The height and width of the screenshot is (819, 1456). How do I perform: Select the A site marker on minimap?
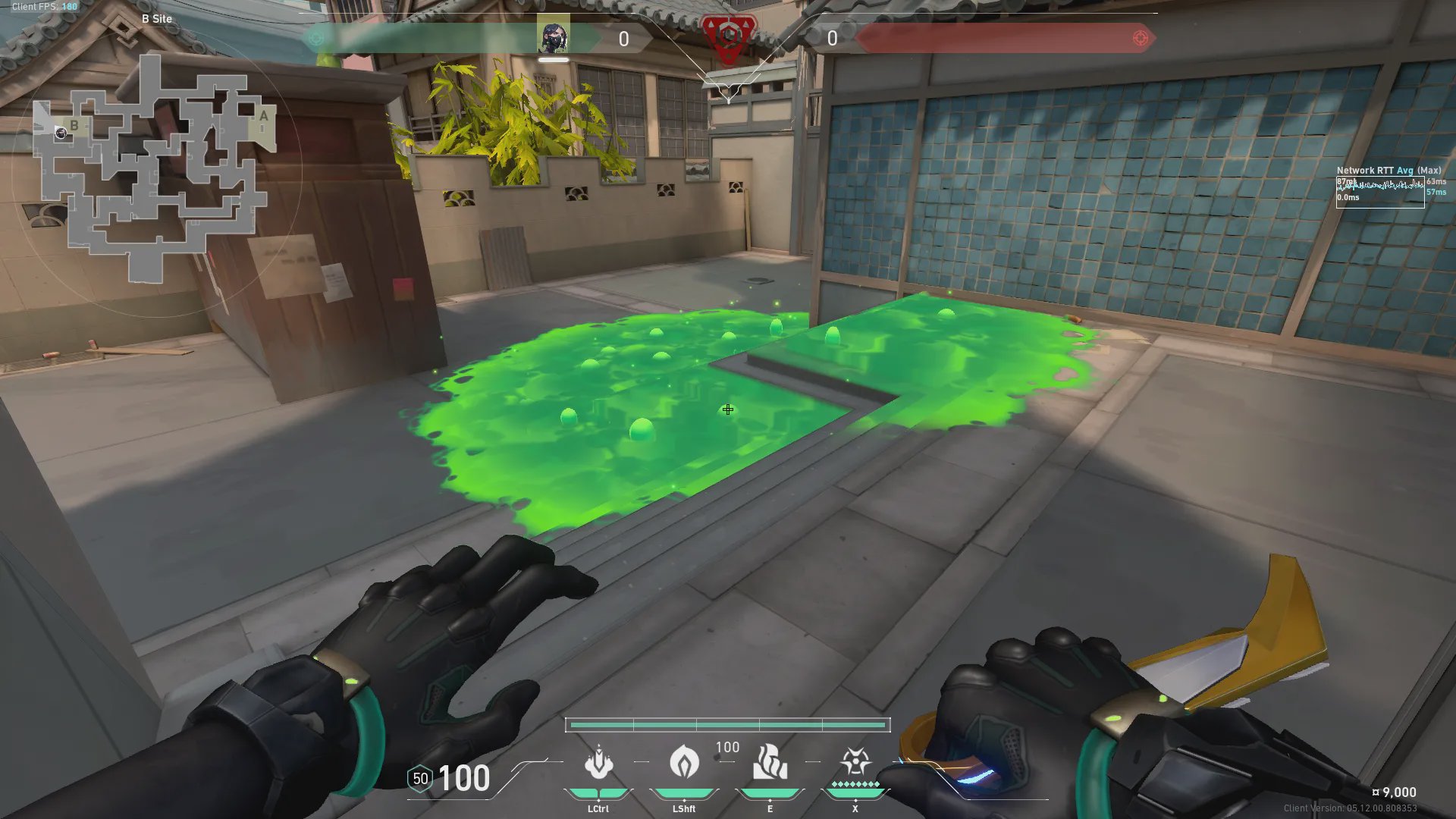tap(263, 116)
